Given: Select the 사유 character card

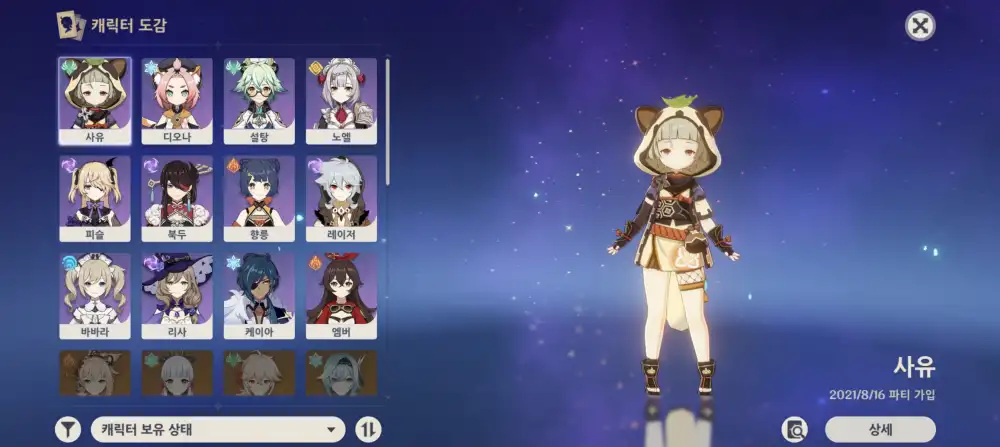Looking at the screenshot, I should click(95, 100).
